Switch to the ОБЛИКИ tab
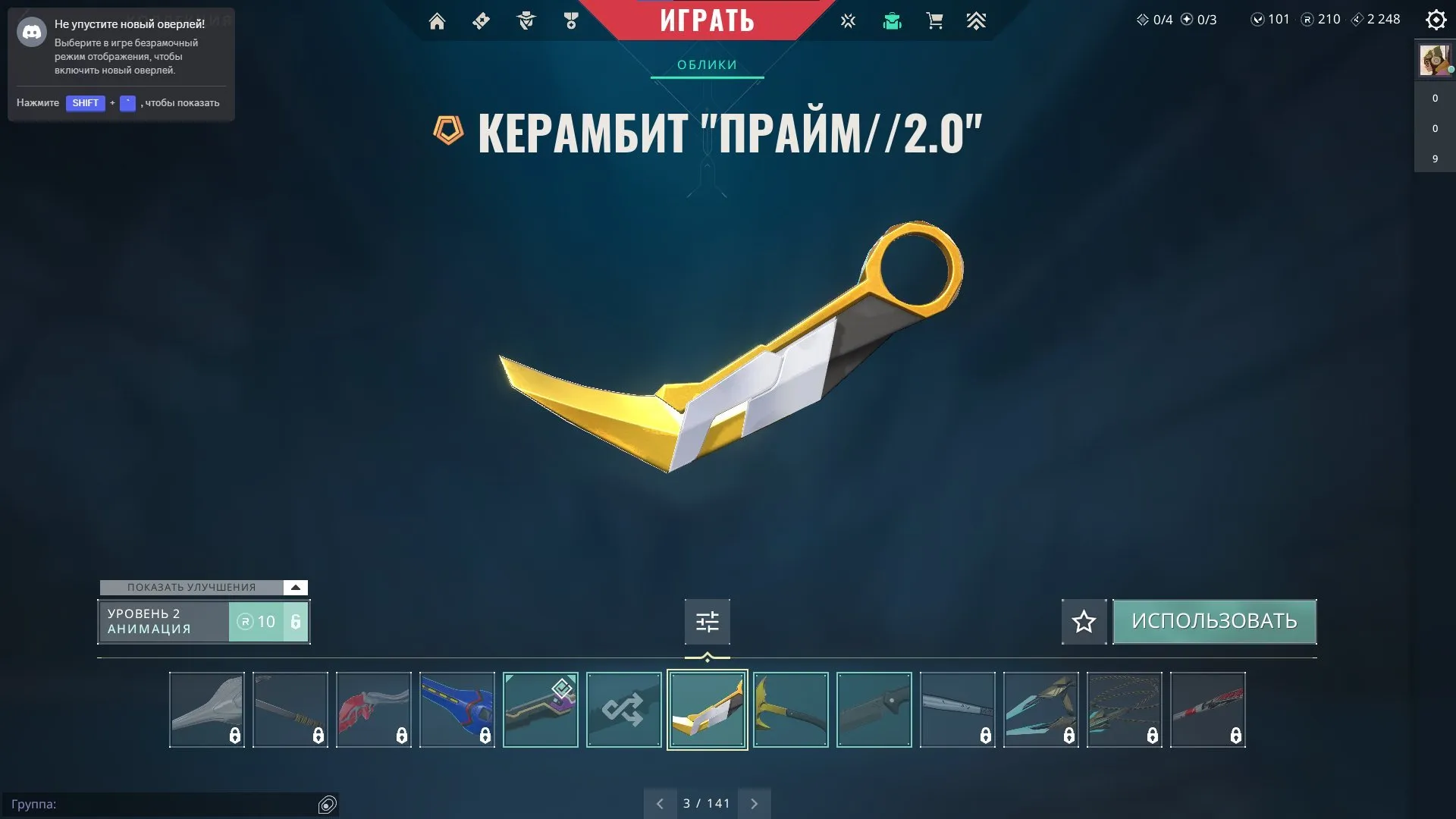 [706, 65]
